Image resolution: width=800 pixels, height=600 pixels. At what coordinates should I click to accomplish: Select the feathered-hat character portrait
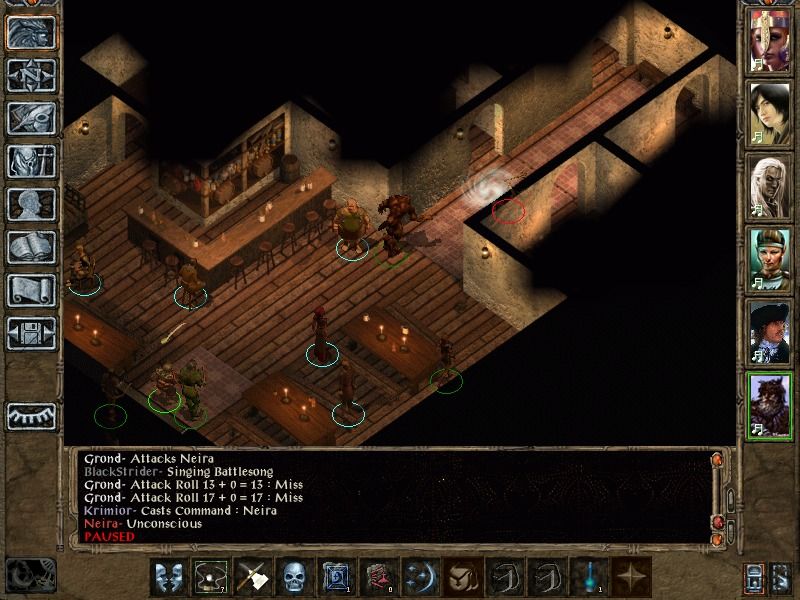pos(769,328)
